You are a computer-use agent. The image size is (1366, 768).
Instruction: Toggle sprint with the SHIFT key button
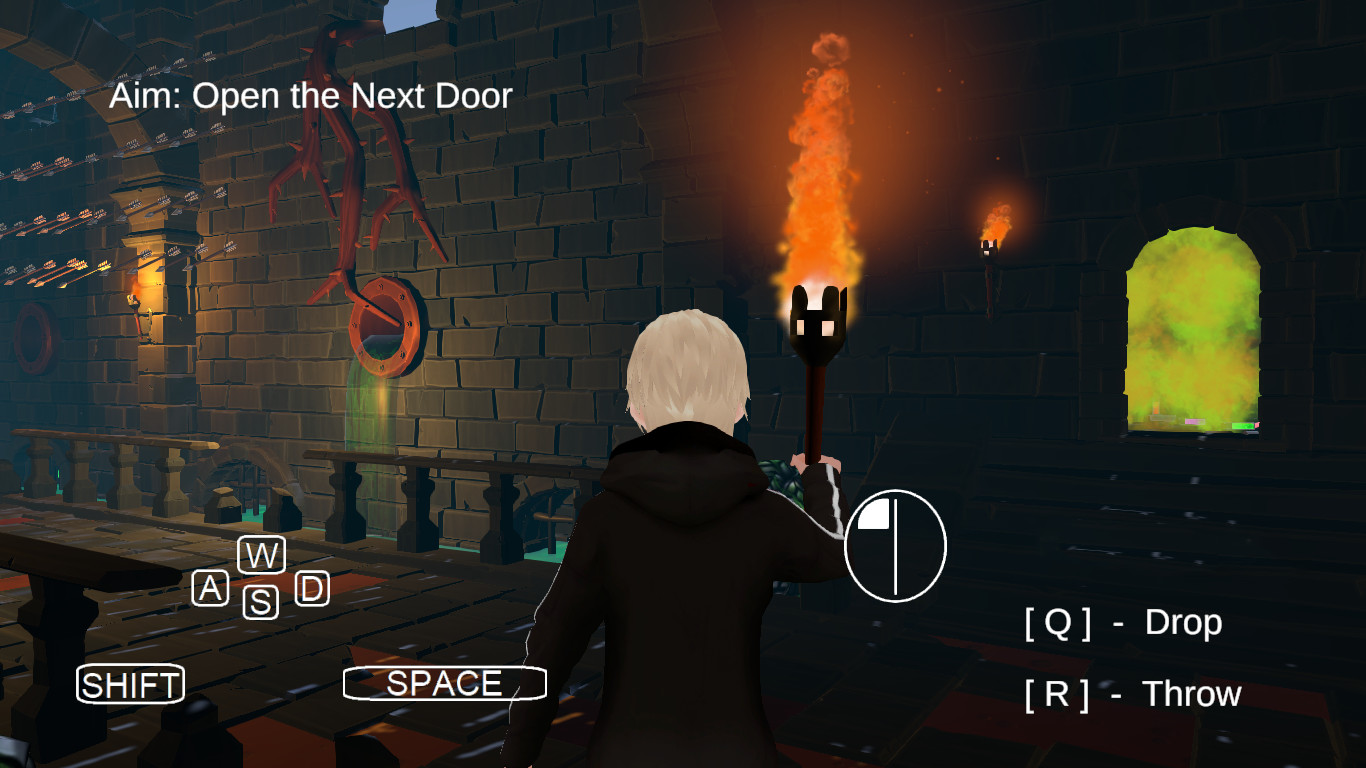pos(130,685)
